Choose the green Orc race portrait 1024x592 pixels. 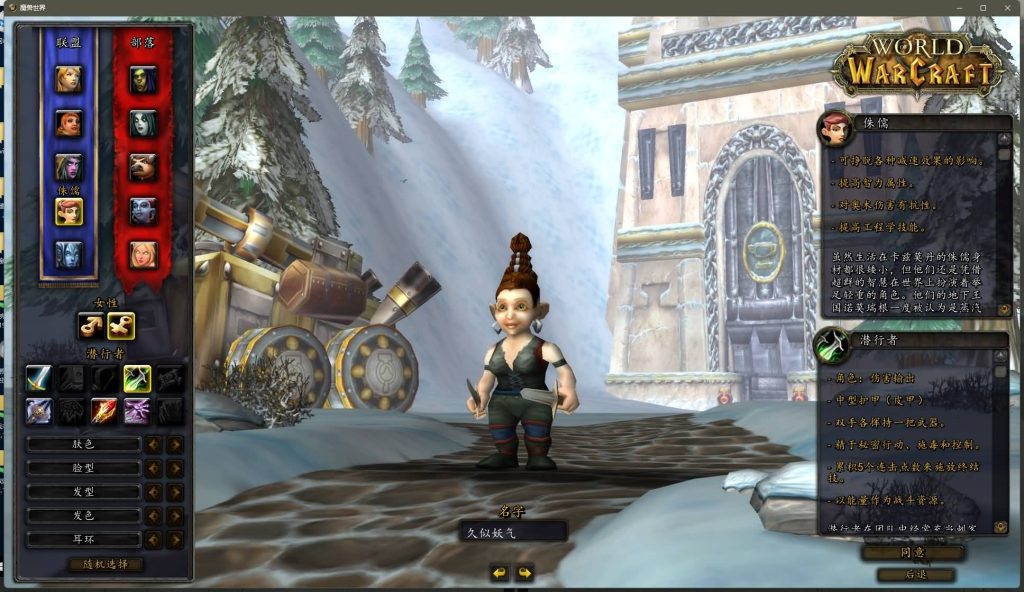(143, 79)
